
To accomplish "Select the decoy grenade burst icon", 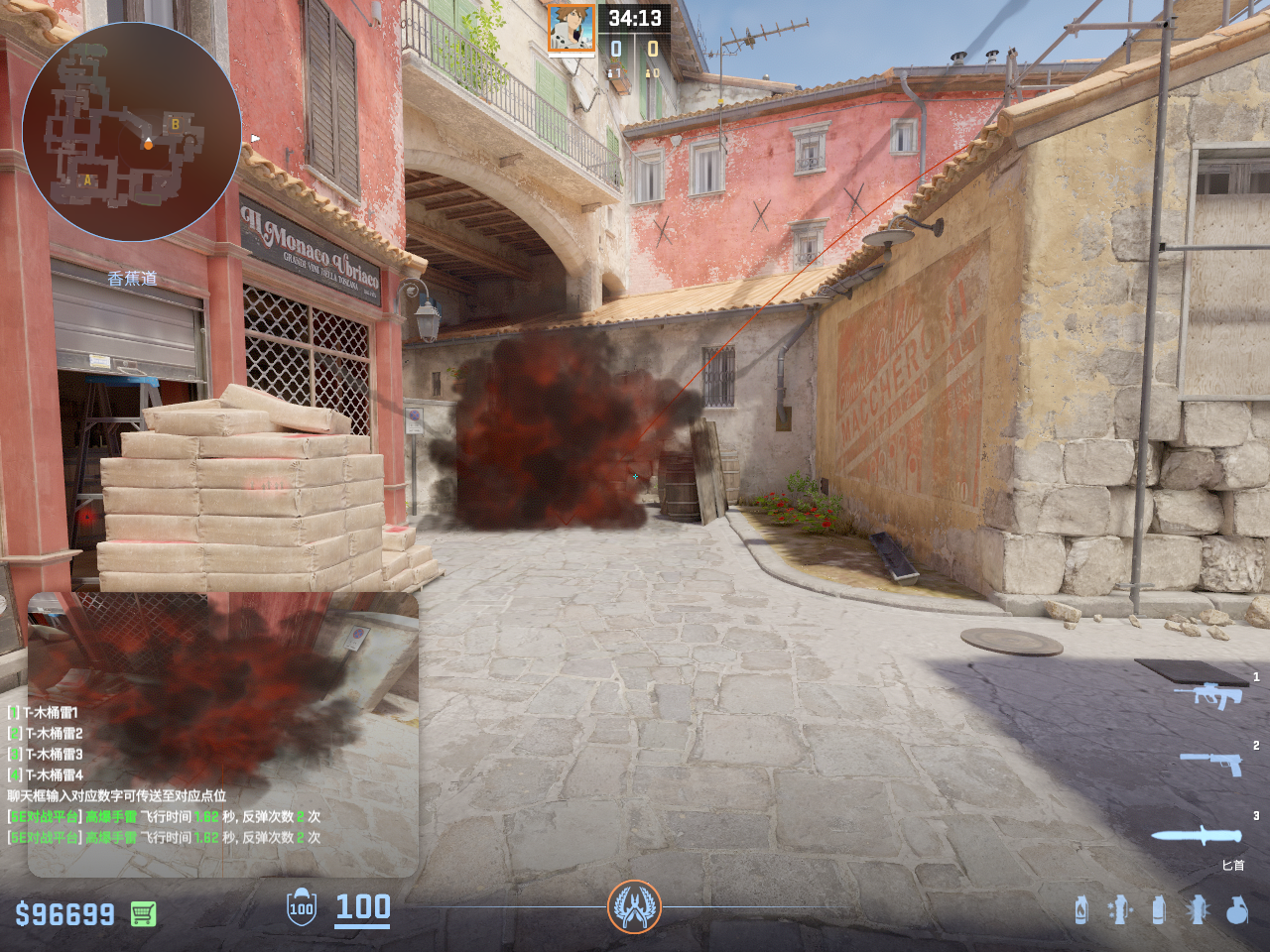I will (x=1198, y=909).
